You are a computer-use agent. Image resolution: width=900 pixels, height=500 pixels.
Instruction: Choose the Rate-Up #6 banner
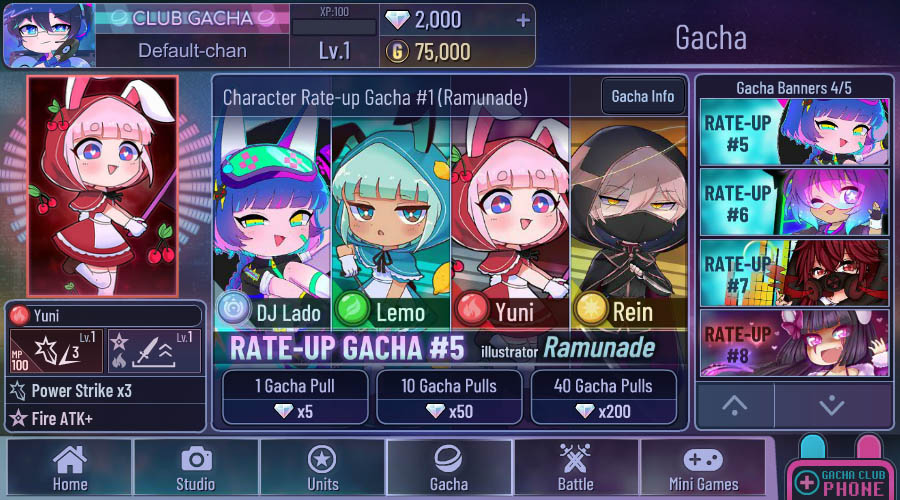(x=793, y=201)
